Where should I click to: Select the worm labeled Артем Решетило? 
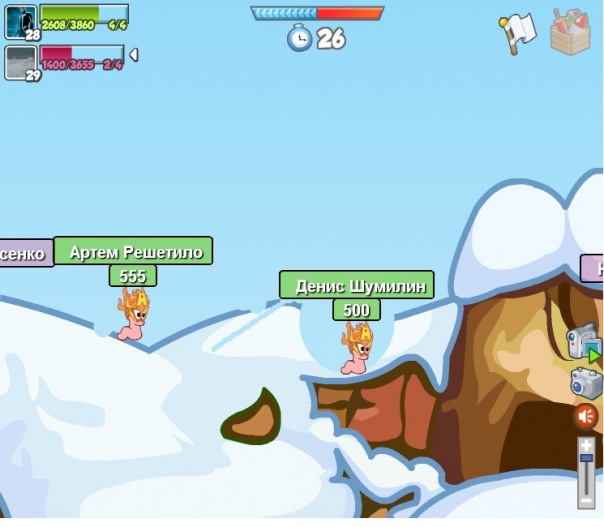coord(134,314)
